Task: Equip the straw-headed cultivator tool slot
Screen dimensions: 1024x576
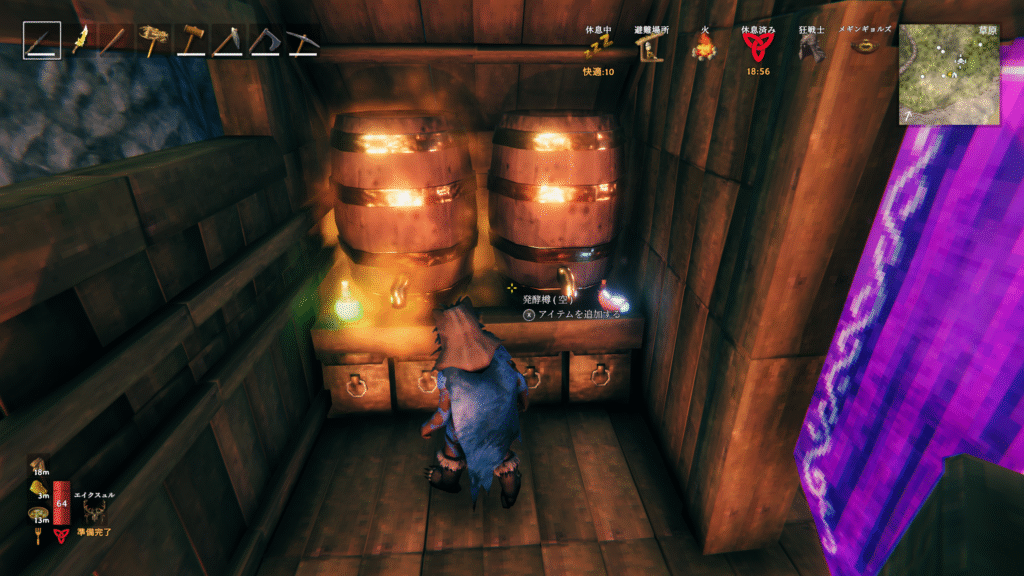Action: (154, 41)
